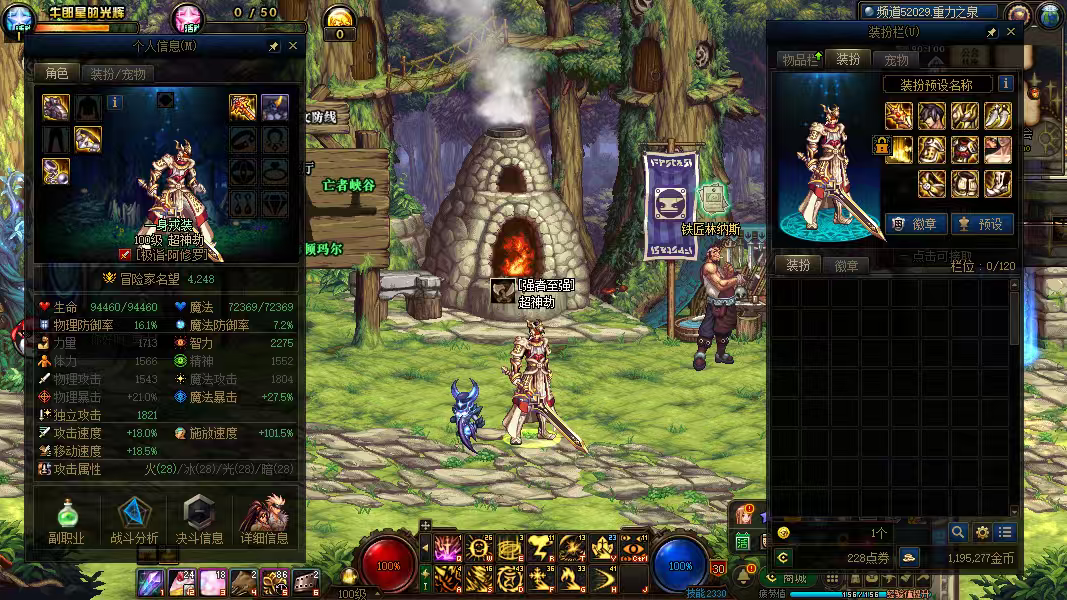Switch to the 装扮/宠物 tab
Screen dimensions: 1067x600
[118, 73]
